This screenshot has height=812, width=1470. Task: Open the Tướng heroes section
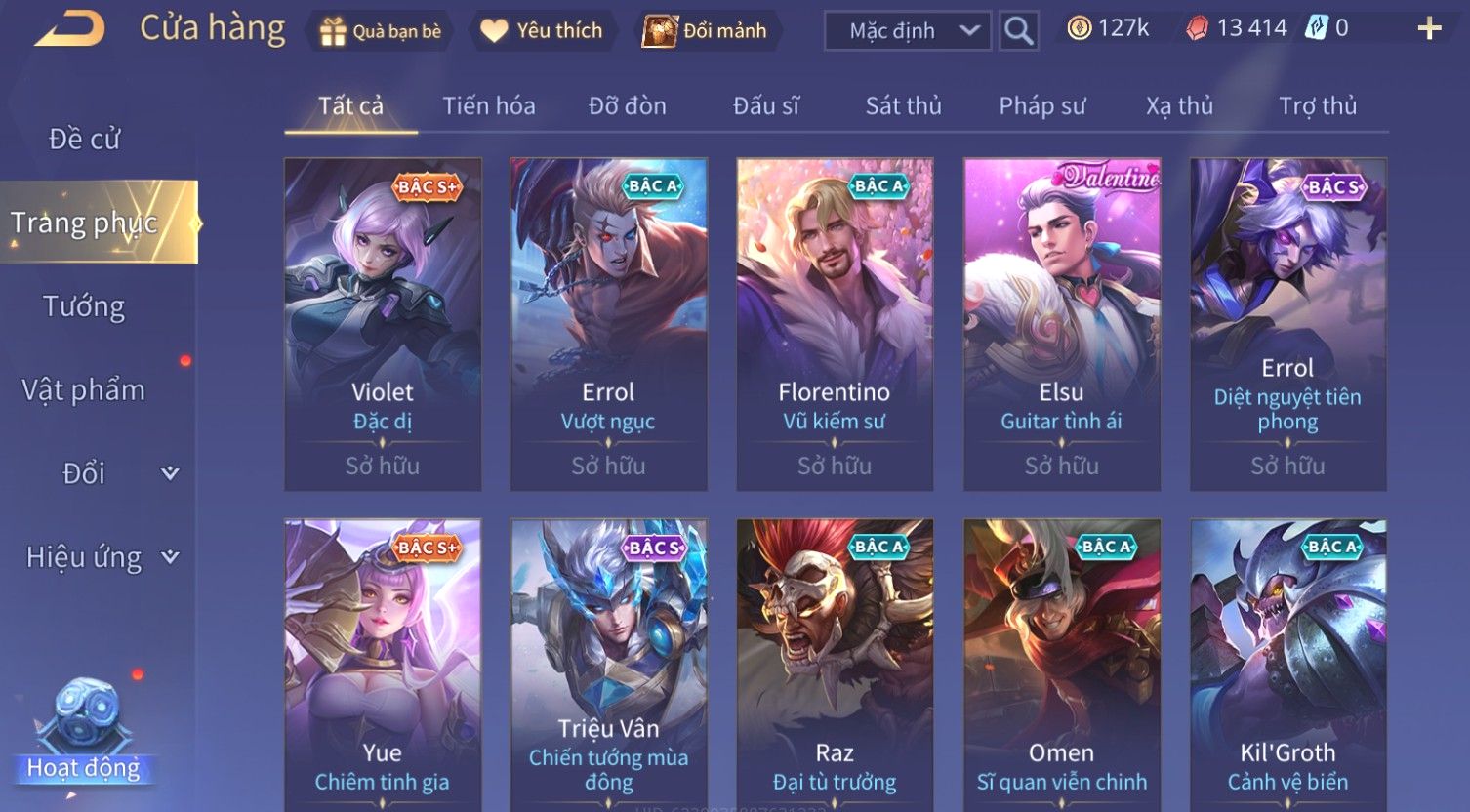[x=84, y=306]
